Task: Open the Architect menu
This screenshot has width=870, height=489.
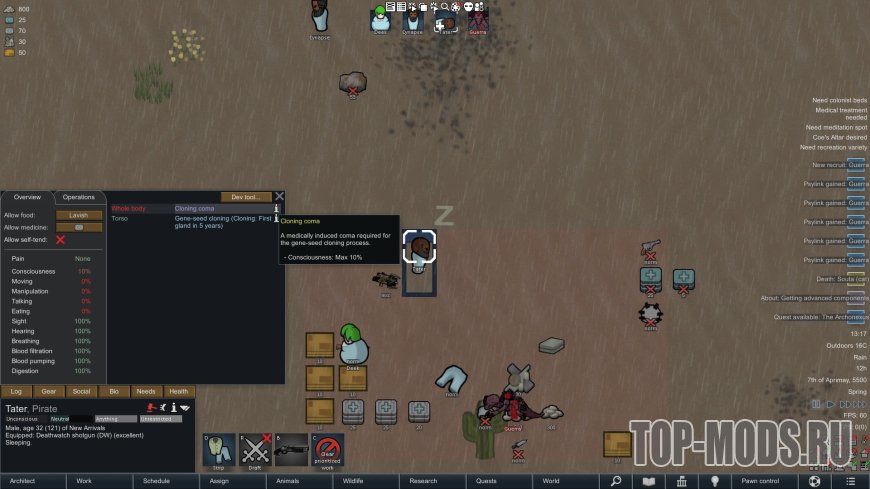Action: (x=22, y=481)
